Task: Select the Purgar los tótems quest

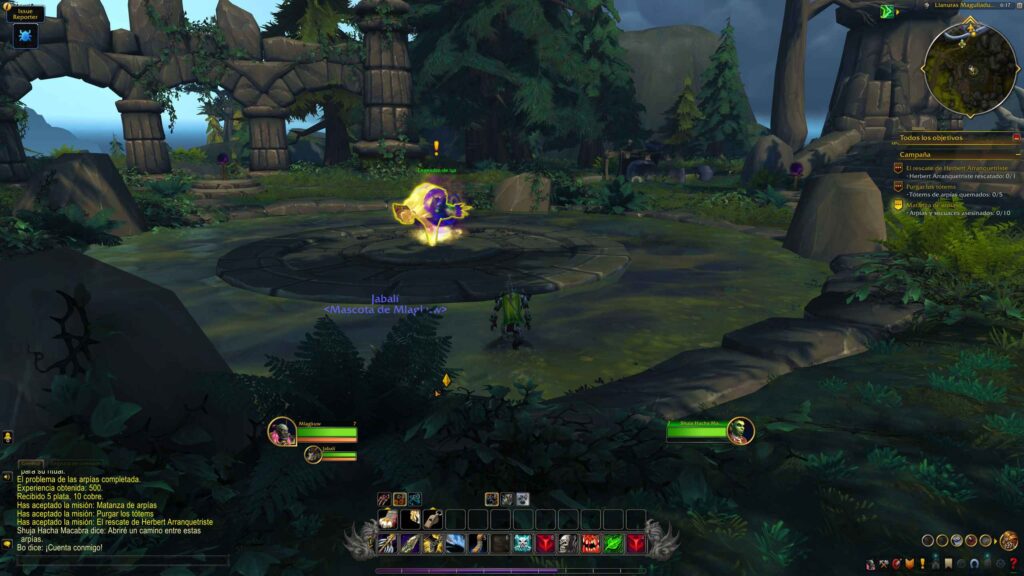Action: tap(932, 187)
